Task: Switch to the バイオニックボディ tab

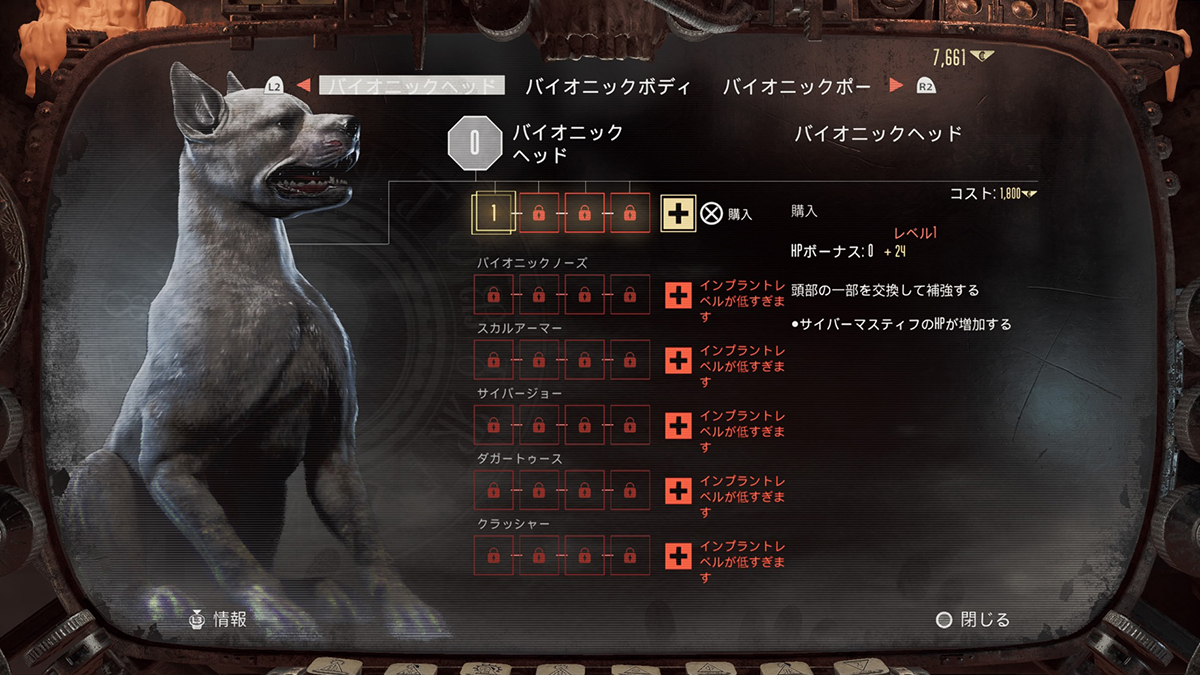Action: 608,86
